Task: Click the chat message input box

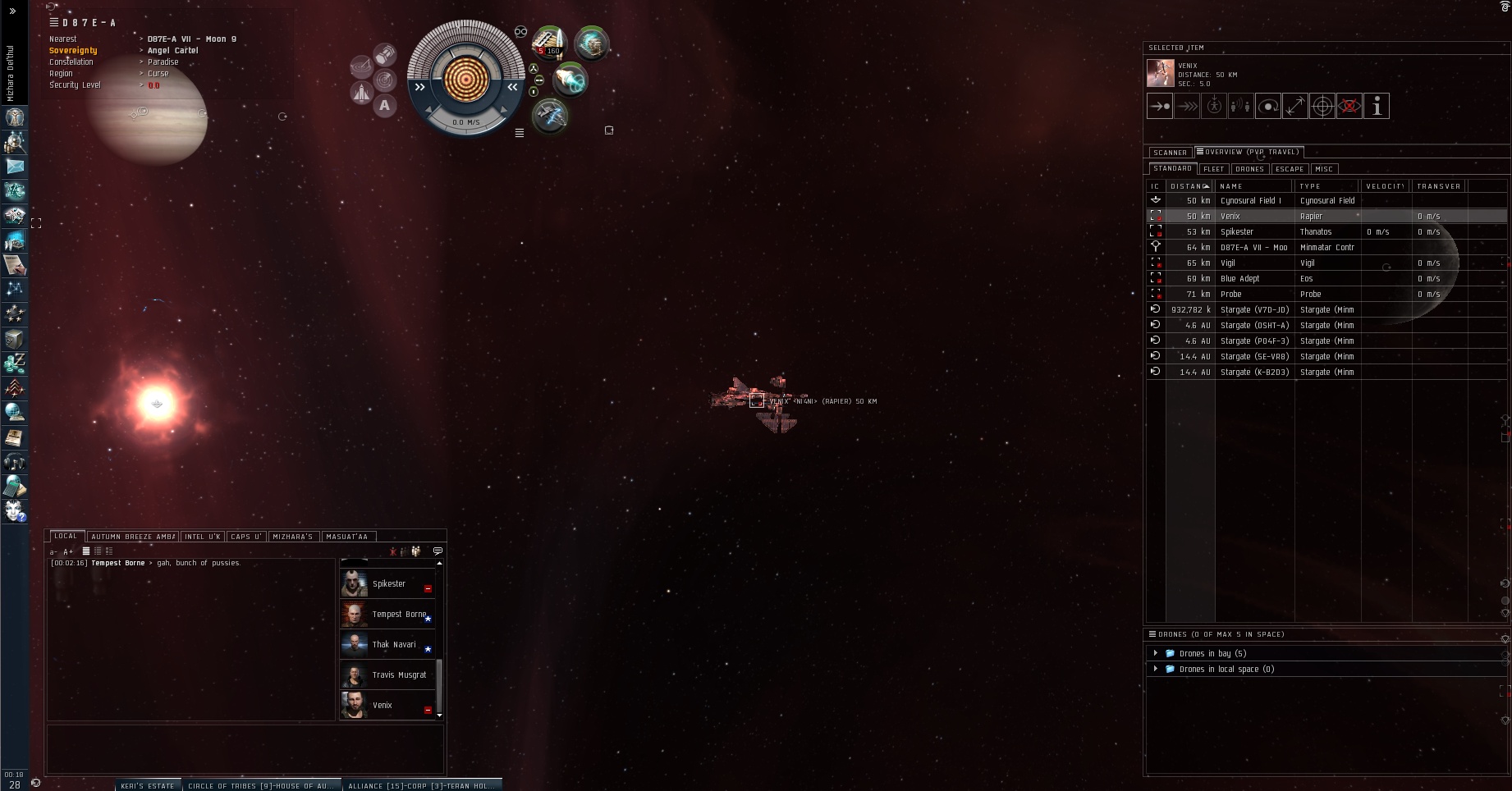Action: (245, 748)
